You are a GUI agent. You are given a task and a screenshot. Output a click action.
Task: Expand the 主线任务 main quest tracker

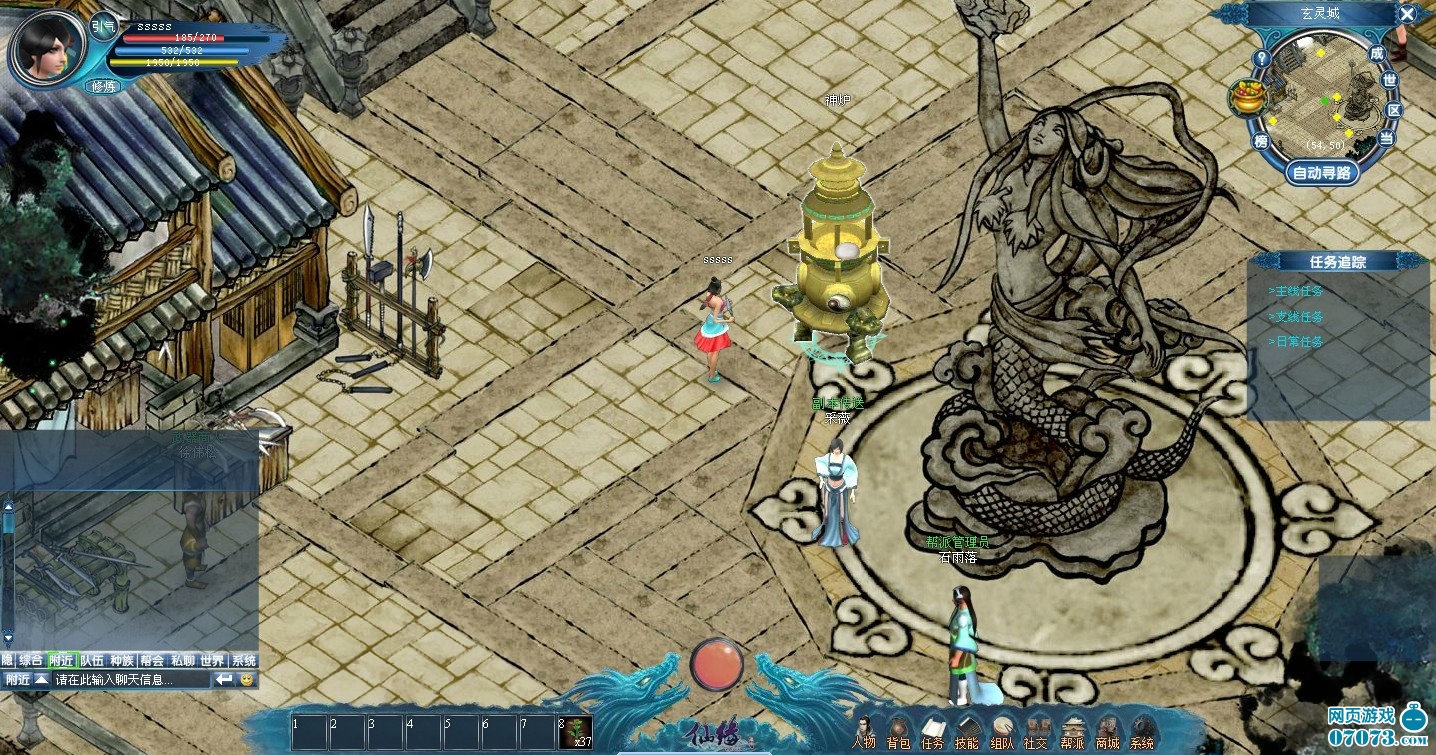[1296, 291]
